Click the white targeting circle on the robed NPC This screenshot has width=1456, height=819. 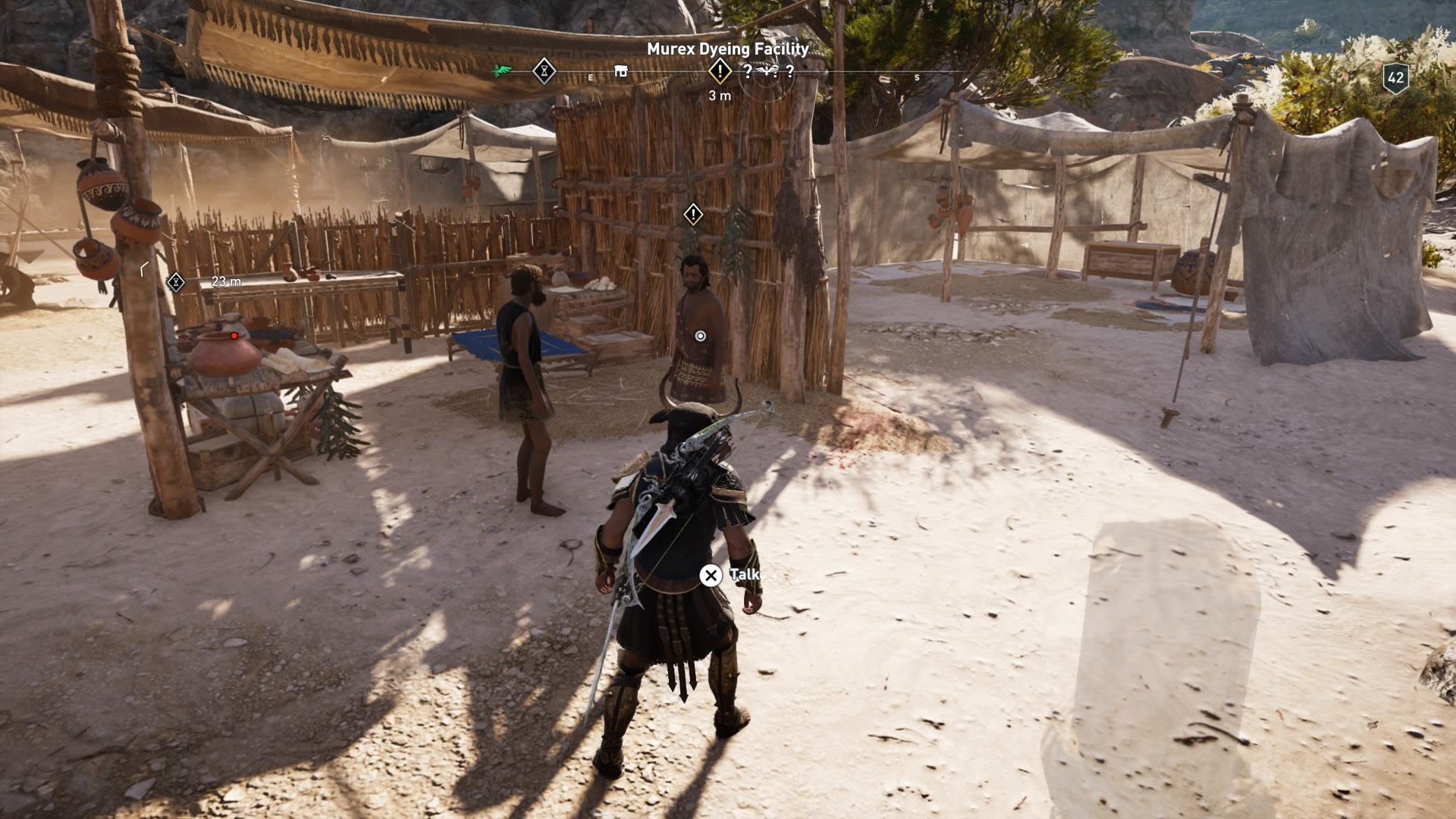point(701,334)
